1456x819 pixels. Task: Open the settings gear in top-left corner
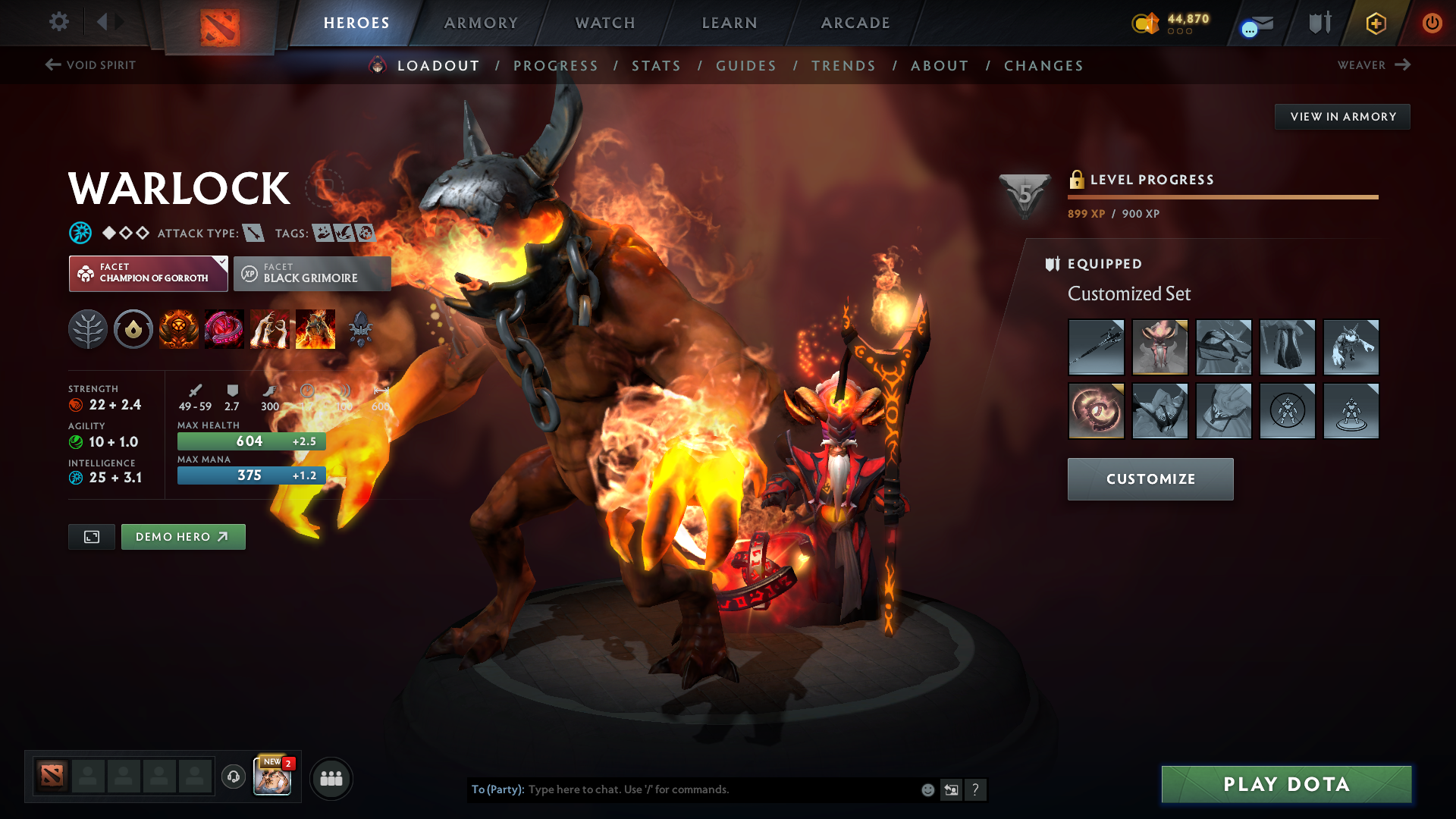pos(58,22)
